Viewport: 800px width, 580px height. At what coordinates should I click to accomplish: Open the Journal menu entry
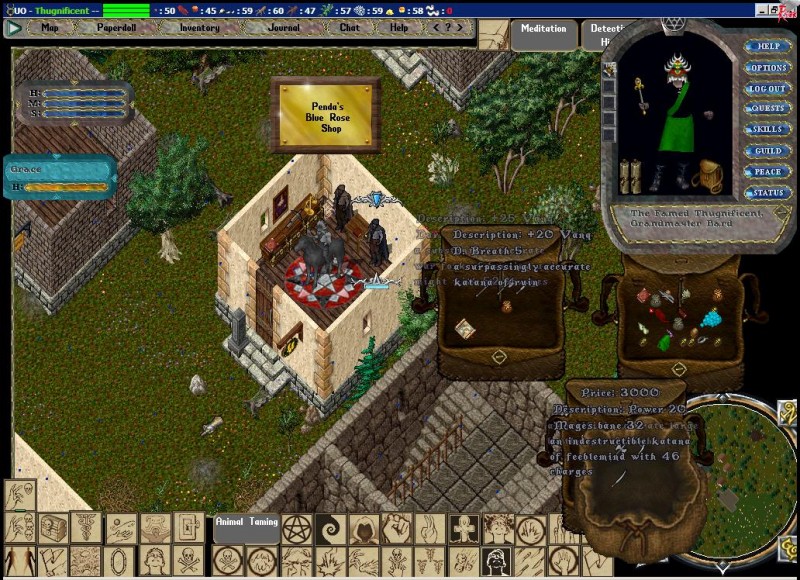point(283,28)
